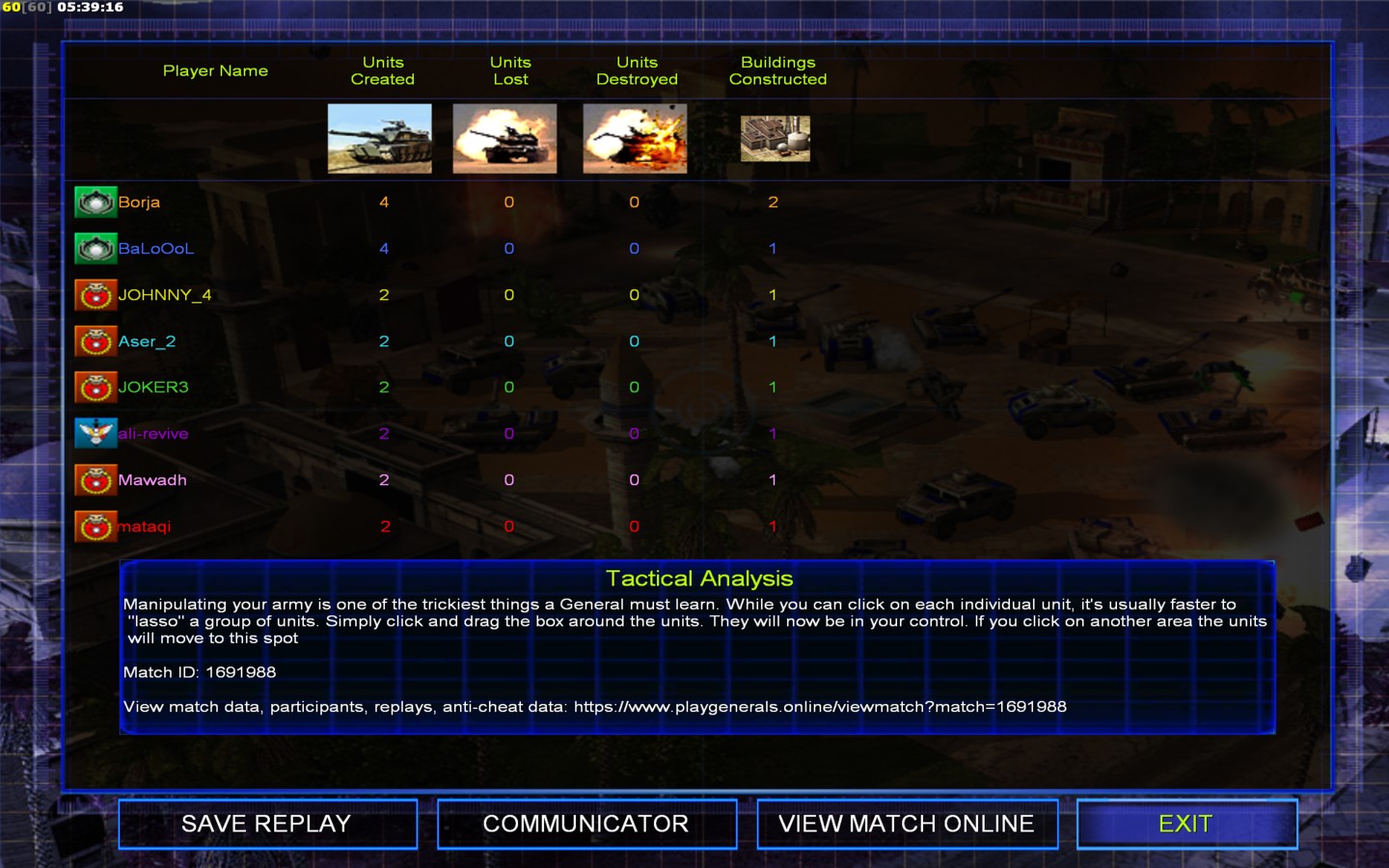Viewport: 1389px width, 868px height.
Task: Click the Units Lost thumbnail
Action: (x=504, y=139)
